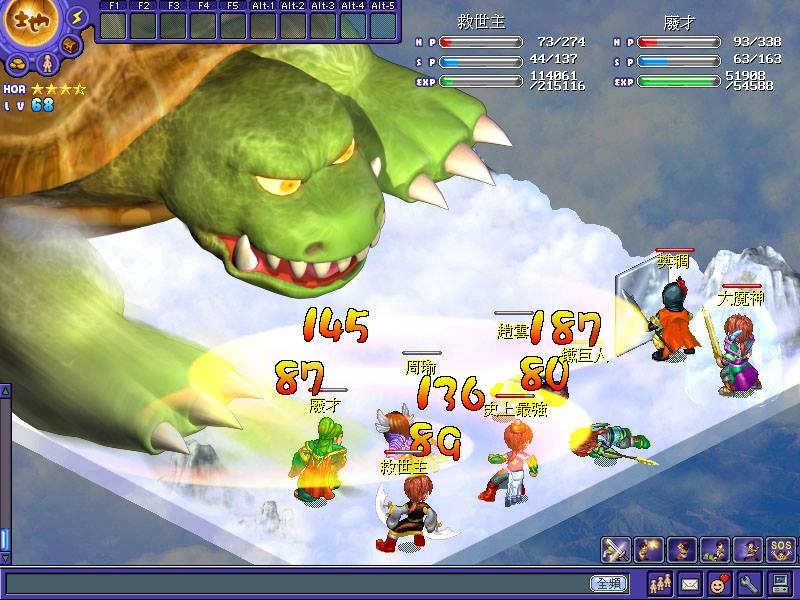The width and height of the screenshot is (800, 600).
Task: Open the treasure chest inventory icon
Action: [71, 47]
